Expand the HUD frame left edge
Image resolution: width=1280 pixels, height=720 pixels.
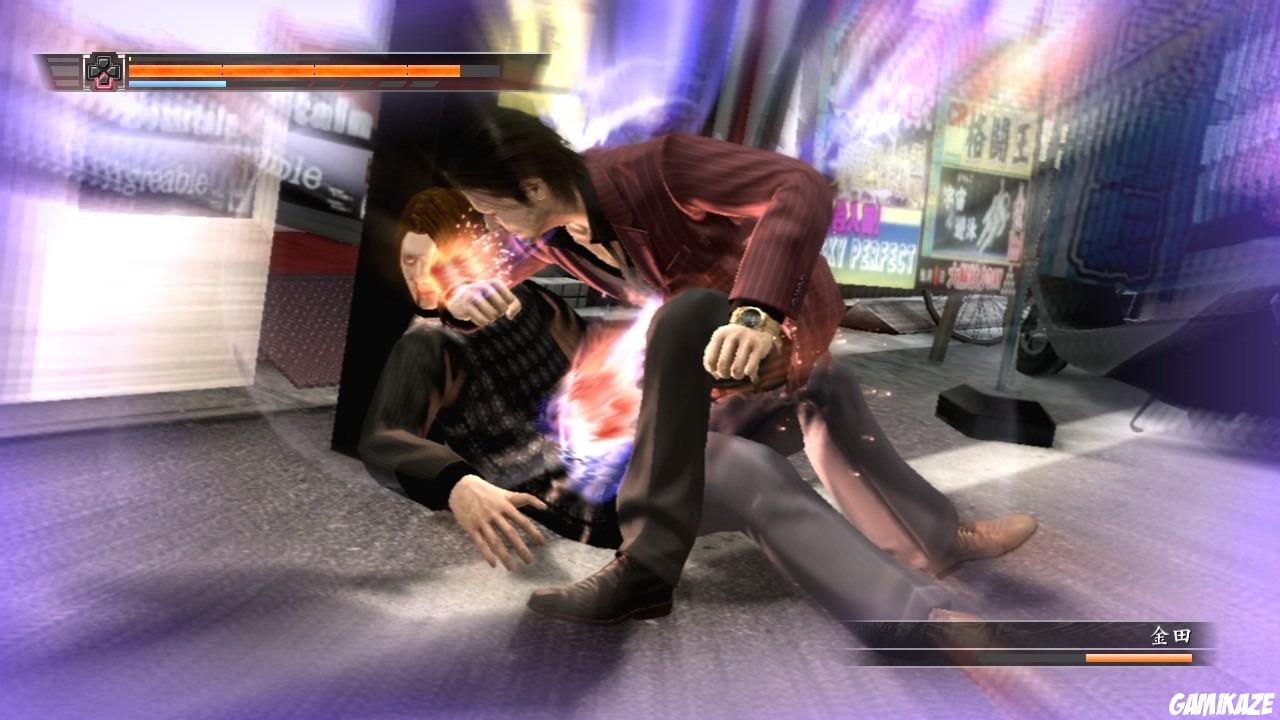click(38, 70)
